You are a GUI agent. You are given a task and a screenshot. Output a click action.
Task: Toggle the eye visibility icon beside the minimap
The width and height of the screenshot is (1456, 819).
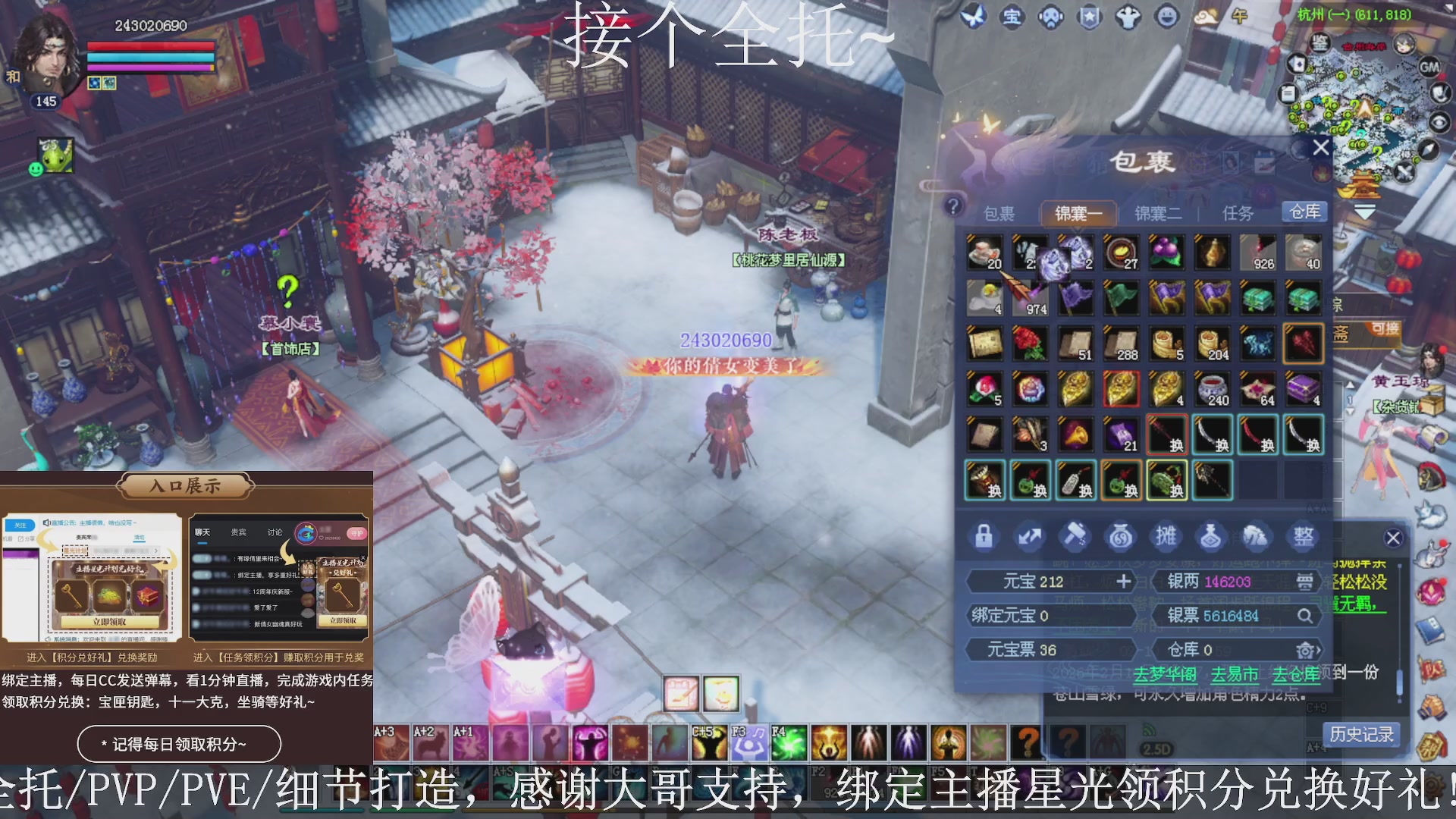tap(1439, 123)
